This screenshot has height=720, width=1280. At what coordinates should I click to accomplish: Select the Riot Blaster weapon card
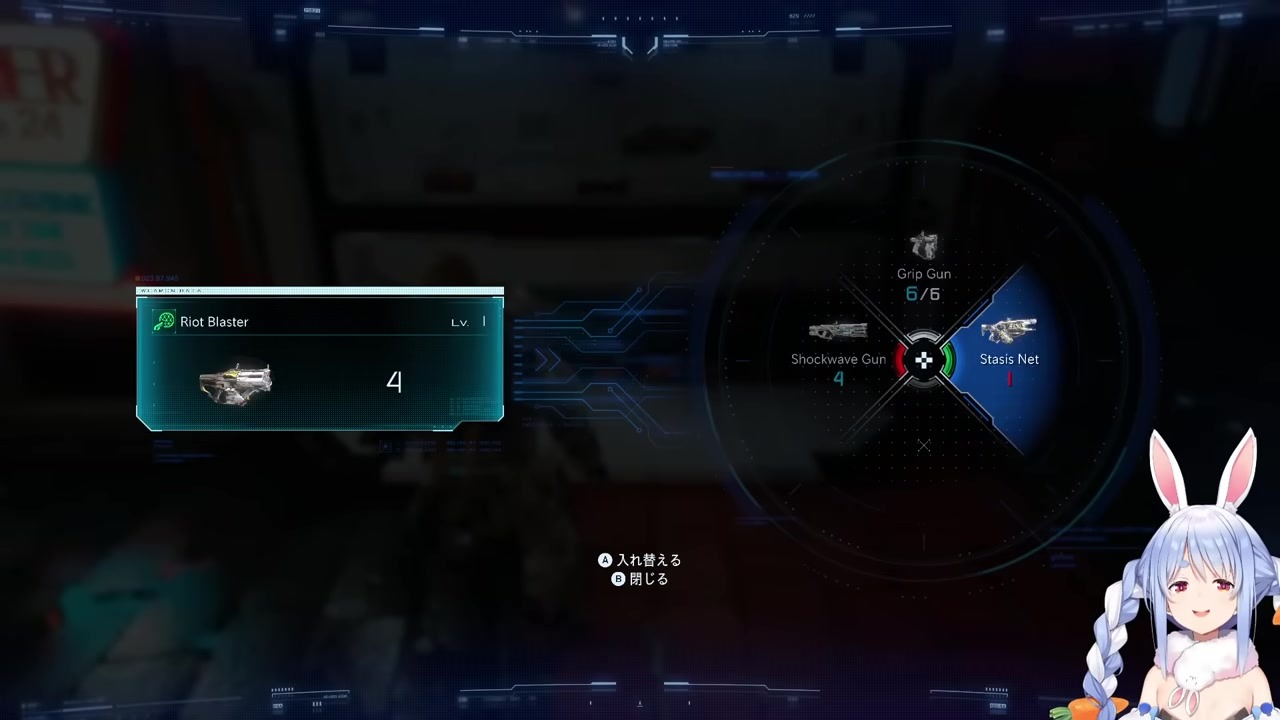click(x=320, y=361)
